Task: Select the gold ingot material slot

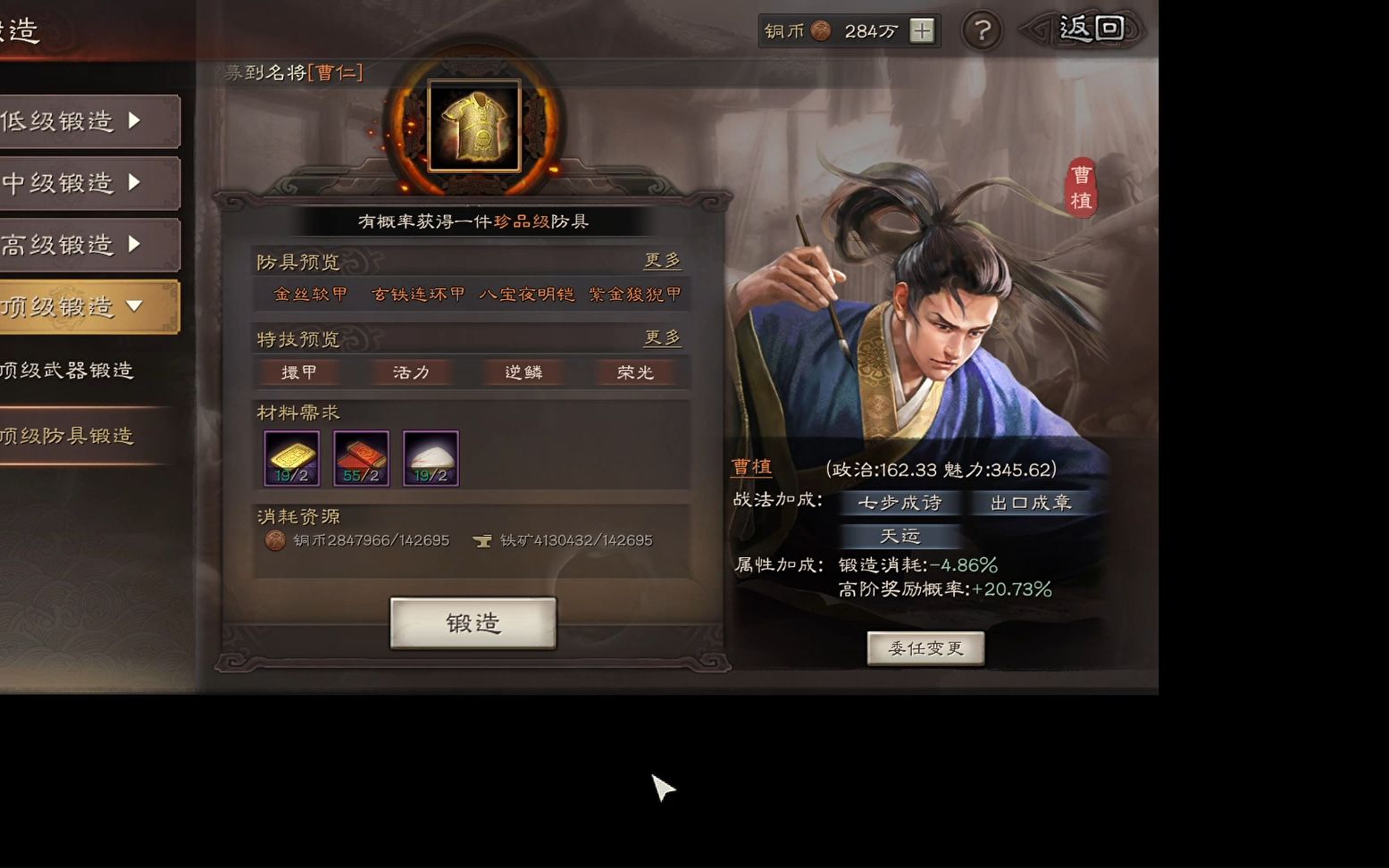Action: [x=292, y=458]
